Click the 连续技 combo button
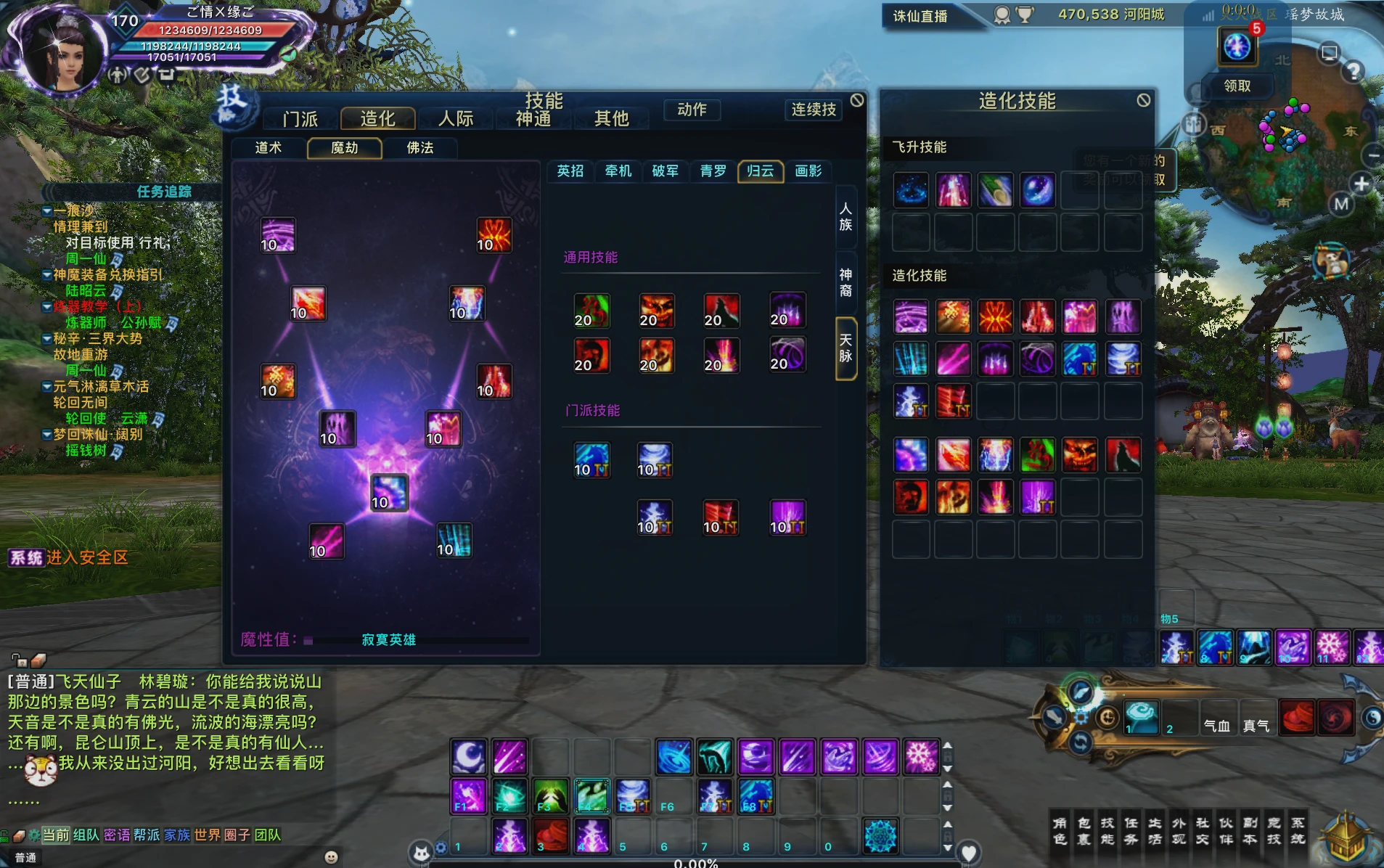Screen dimensions: 1384x868 coord(814,110)
